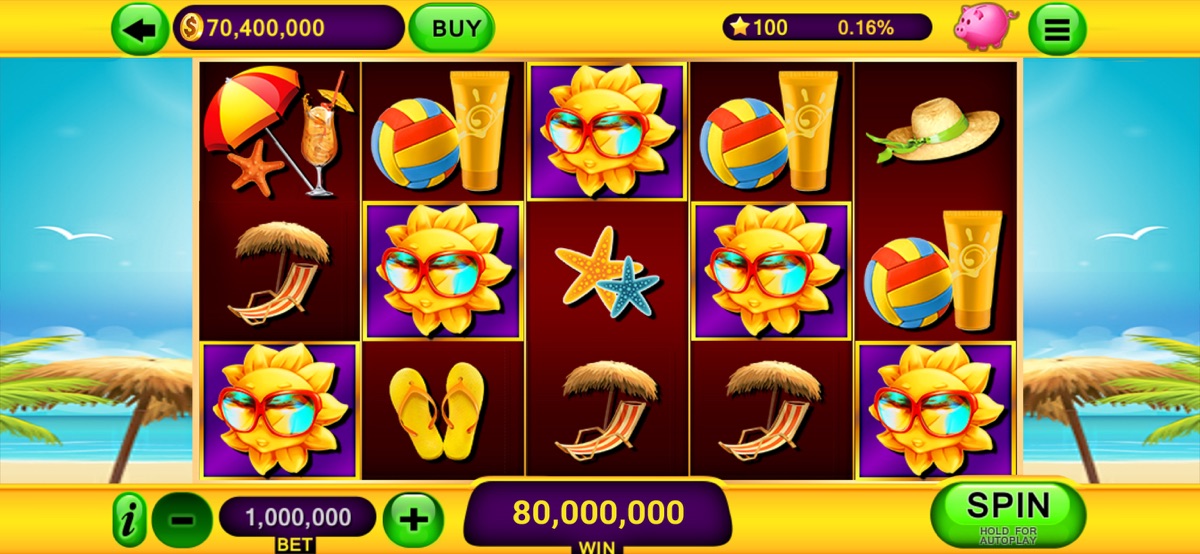Image resolution: width=1200 pixels, height=554 pixels.
Task: Hit the green SPIN button
Action: coord(1007,511)
